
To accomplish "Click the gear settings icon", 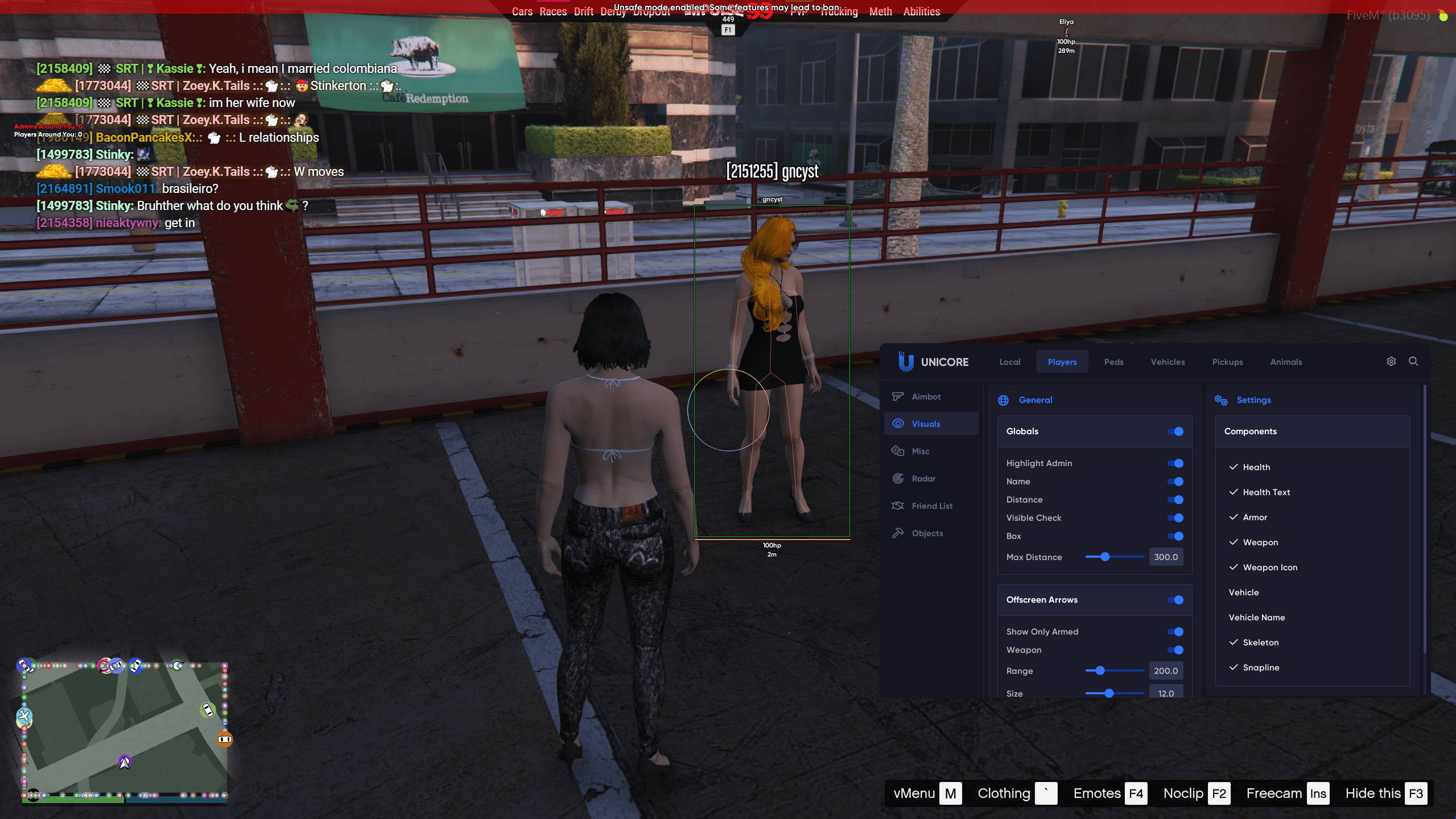I will click(x=1391, y=361).
